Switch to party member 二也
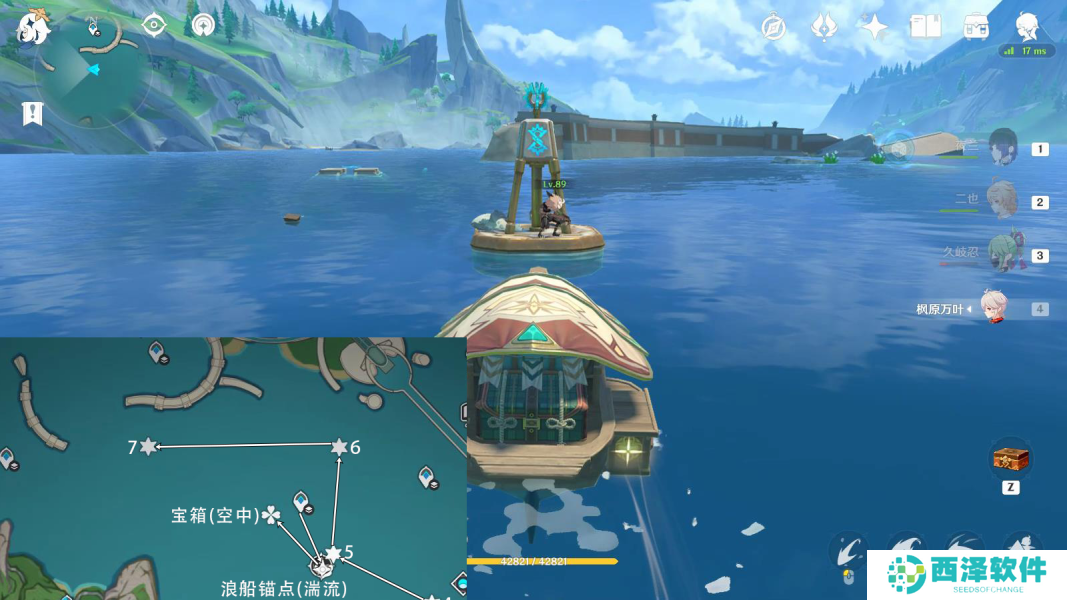1067x600 pixels. pos(1002,201)
